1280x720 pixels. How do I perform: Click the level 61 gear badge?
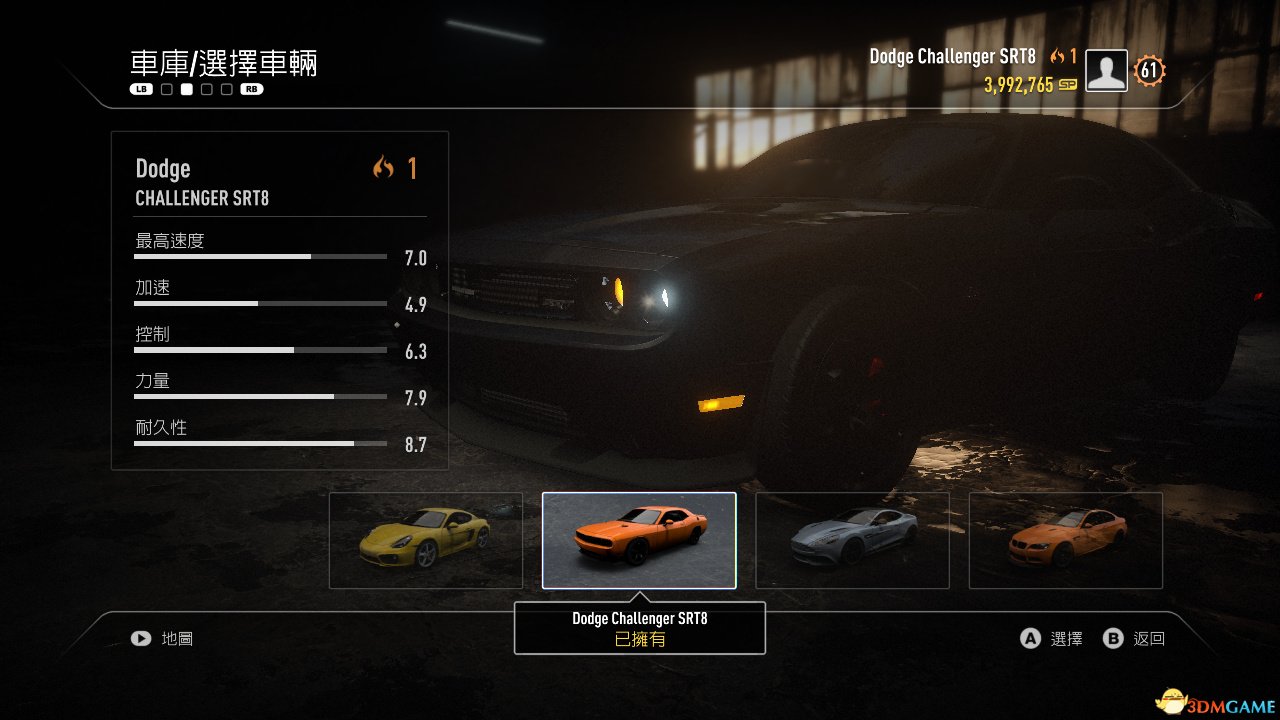click(x=1149, y=71)
